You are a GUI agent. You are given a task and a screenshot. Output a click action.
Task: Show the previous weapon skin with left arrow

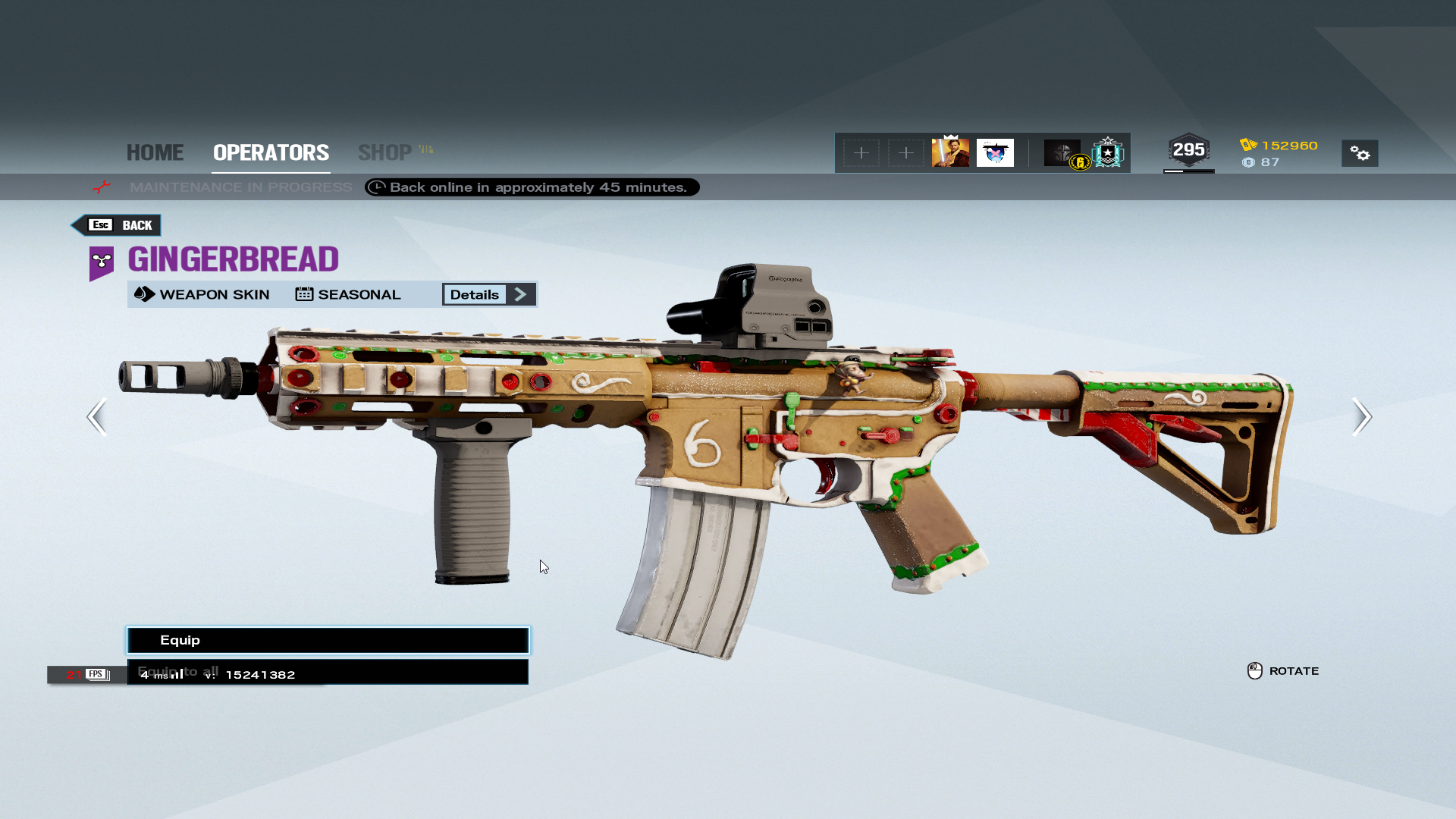coord(97,416)
